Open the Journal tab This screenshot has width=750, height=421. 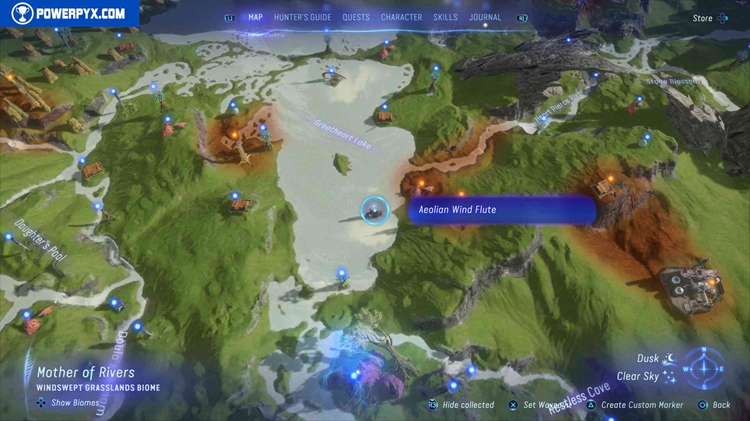485,17
